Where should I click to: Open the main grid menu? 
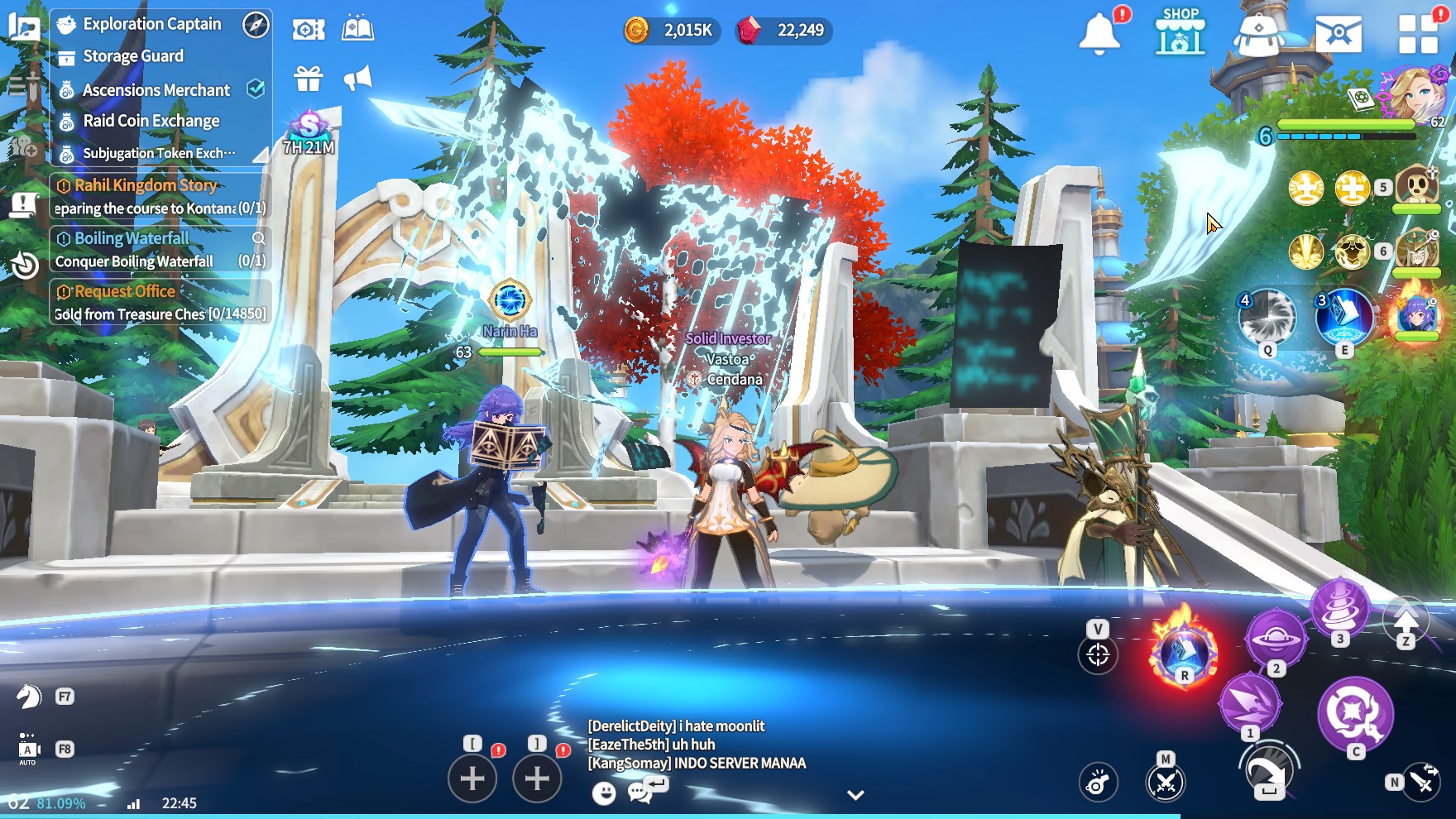[x=1417, y=34]
